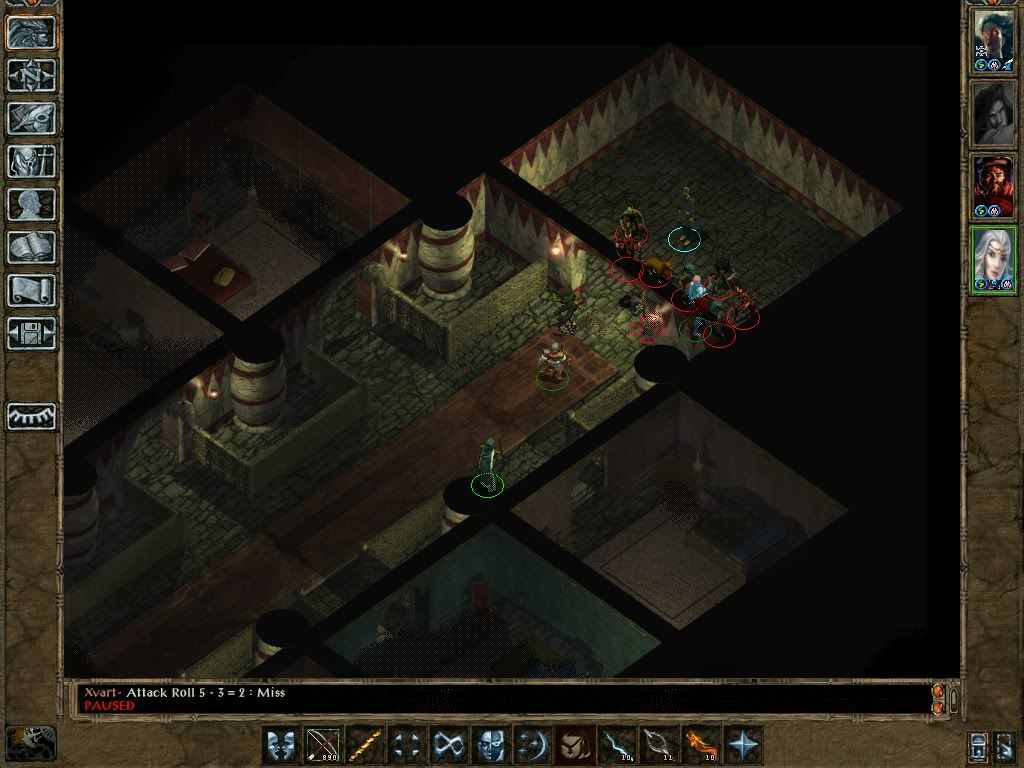Open the mage spellbook button
This screenshot has width=1024, height=768.
31,247
